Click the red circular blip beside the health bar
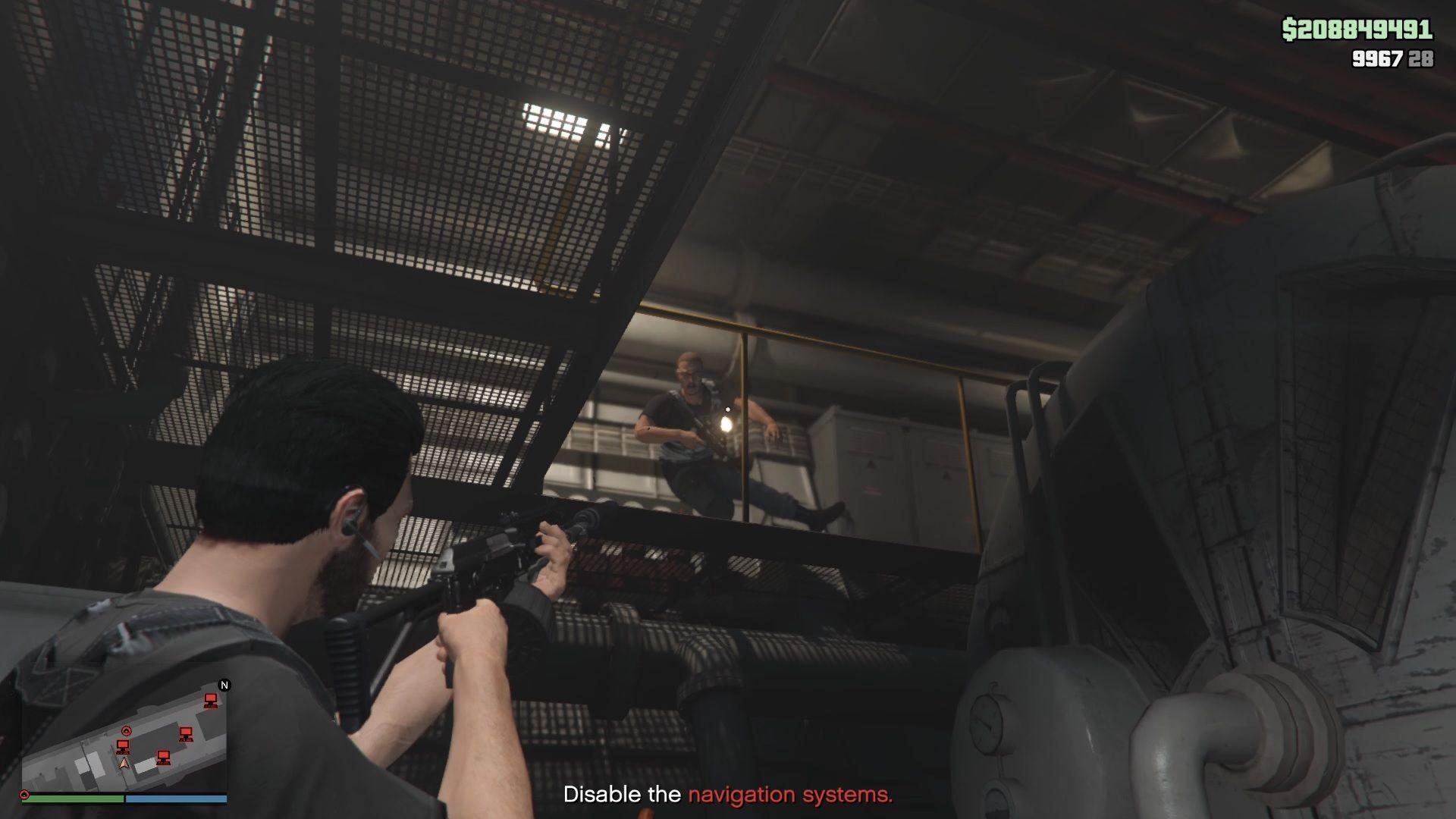 pyautogui.click(x=24, y=795)
